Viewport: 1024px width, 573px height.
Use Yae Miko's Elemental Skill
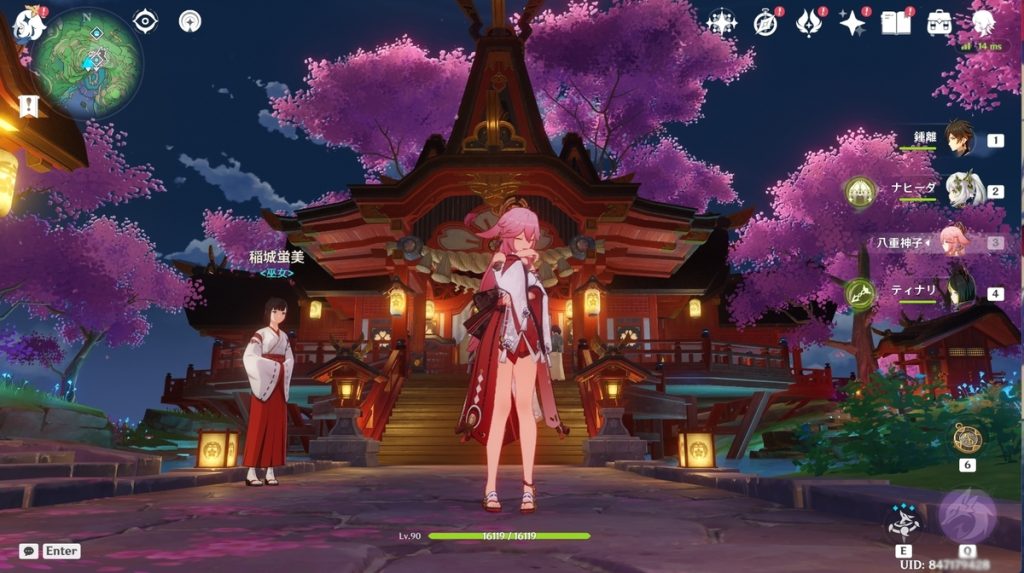903,520
